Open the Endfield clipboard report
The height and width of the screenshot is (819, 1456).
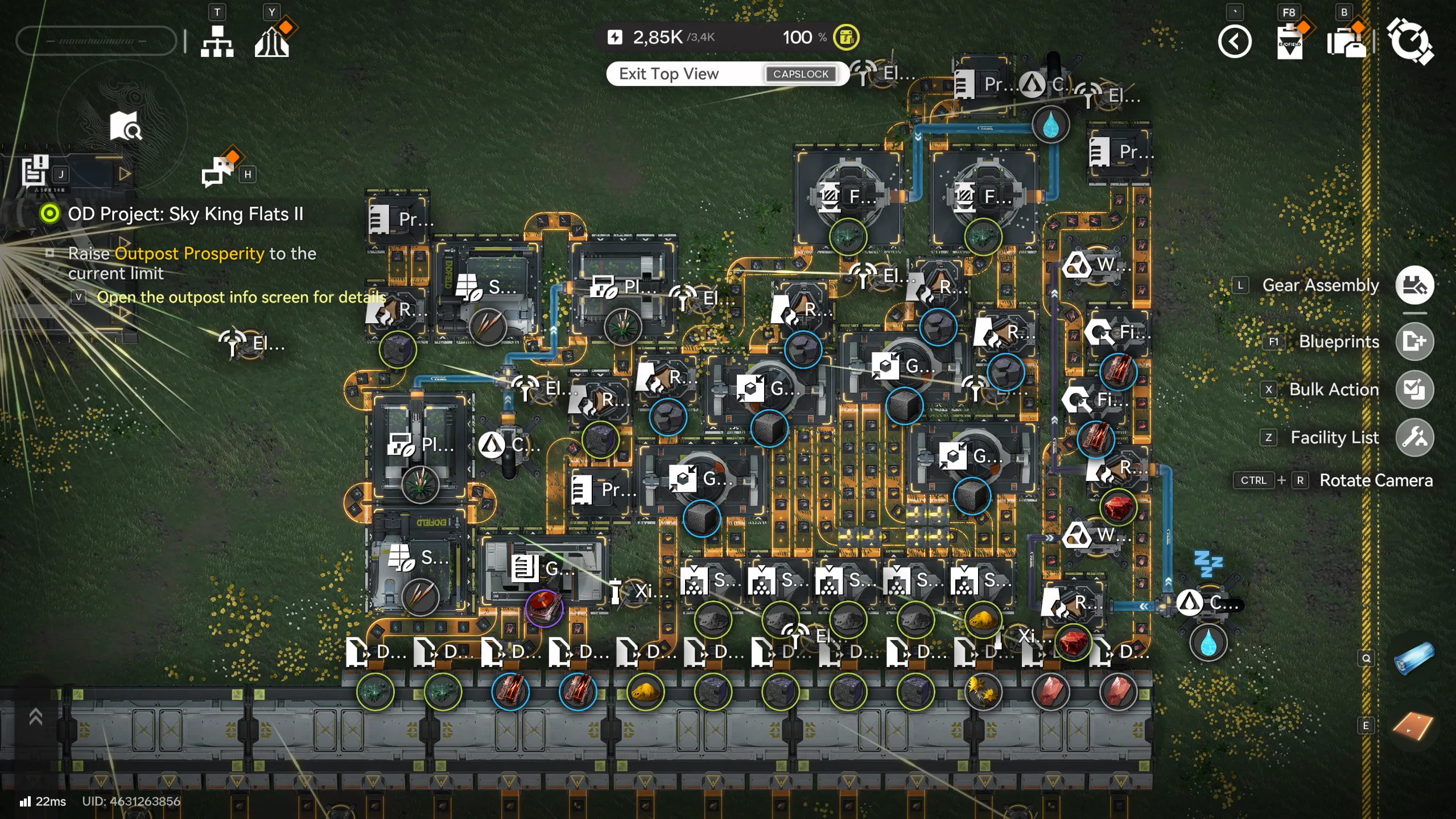(1290, 43)
